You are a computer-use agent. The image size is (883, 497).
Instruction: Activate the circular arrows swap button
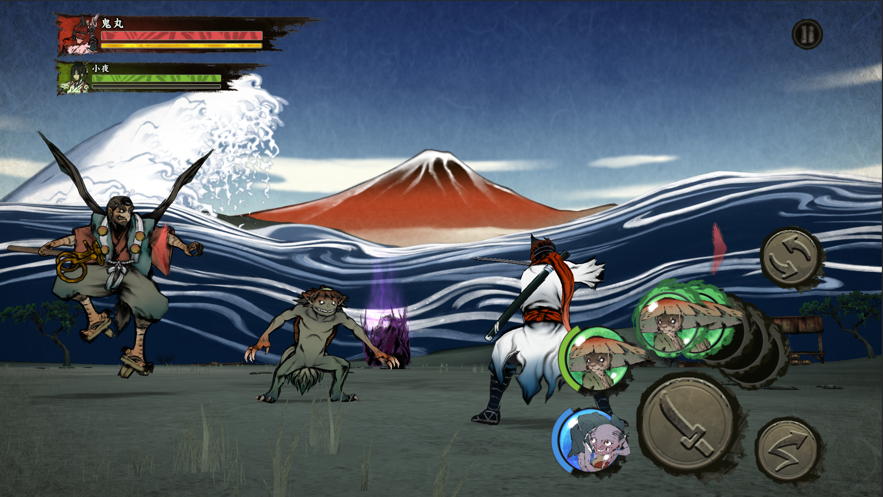click(x=792, y=259)
